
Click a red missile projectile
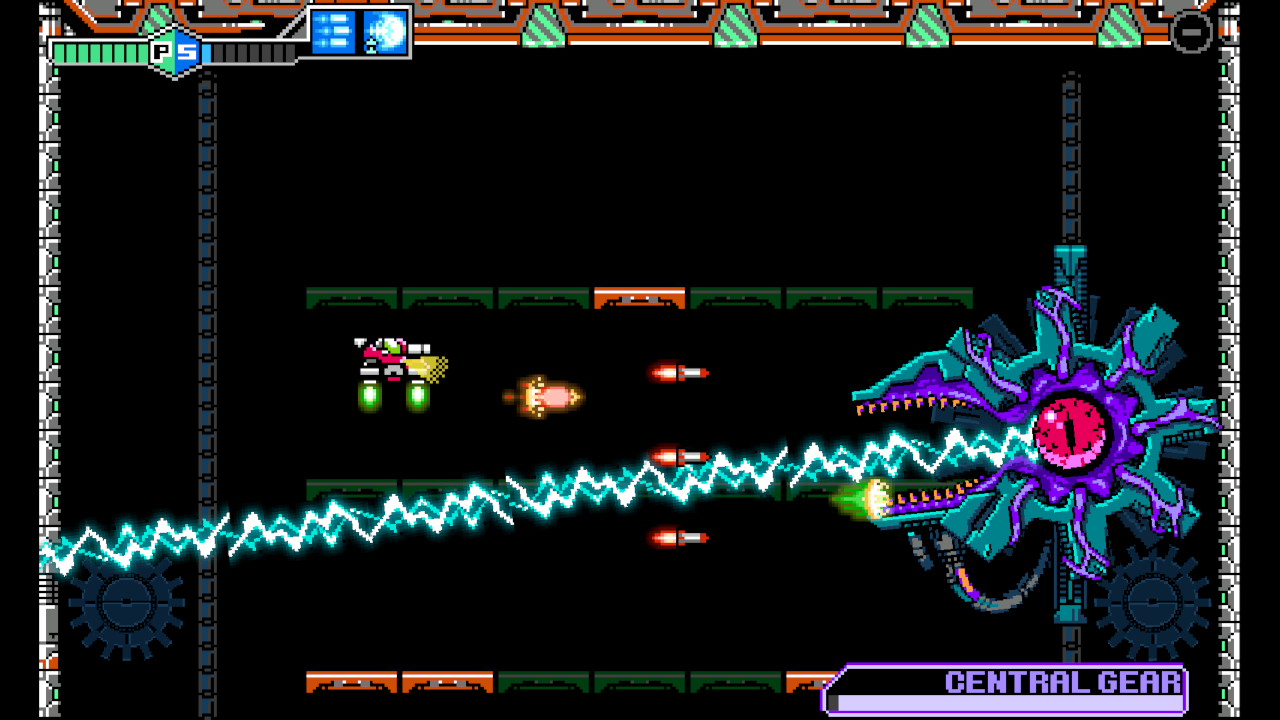[x=680, y=371]
